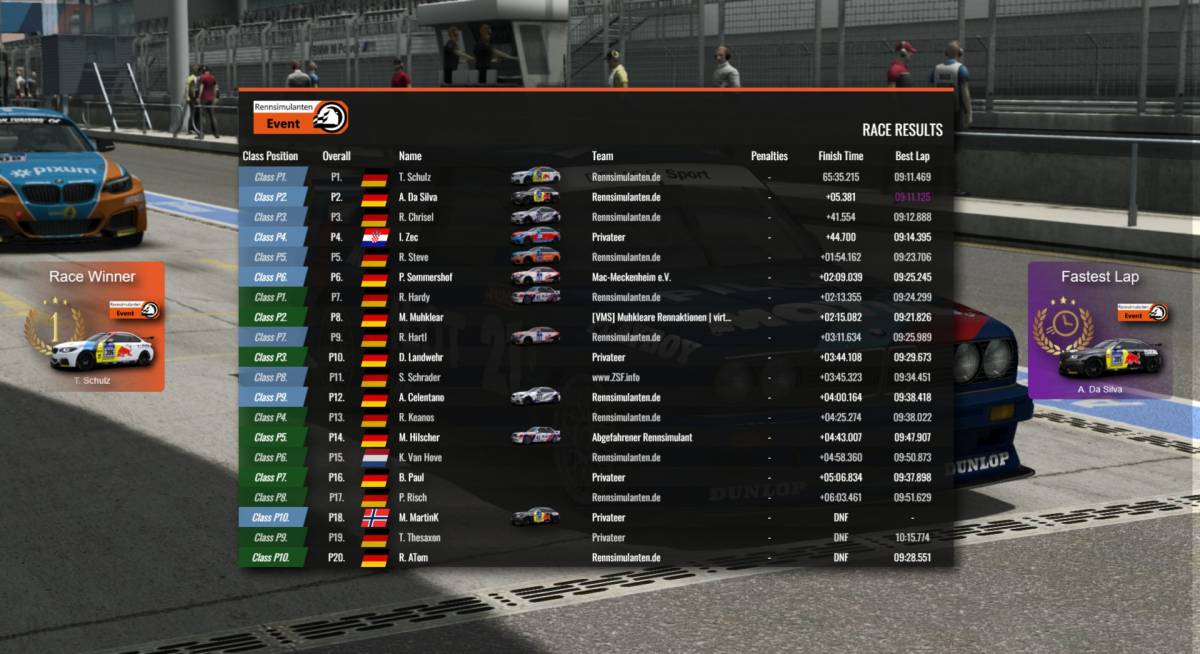The width and height of the screenshot is (1200, 654).
Task: Click the Best Lap column header
Action: click(912, 156)
